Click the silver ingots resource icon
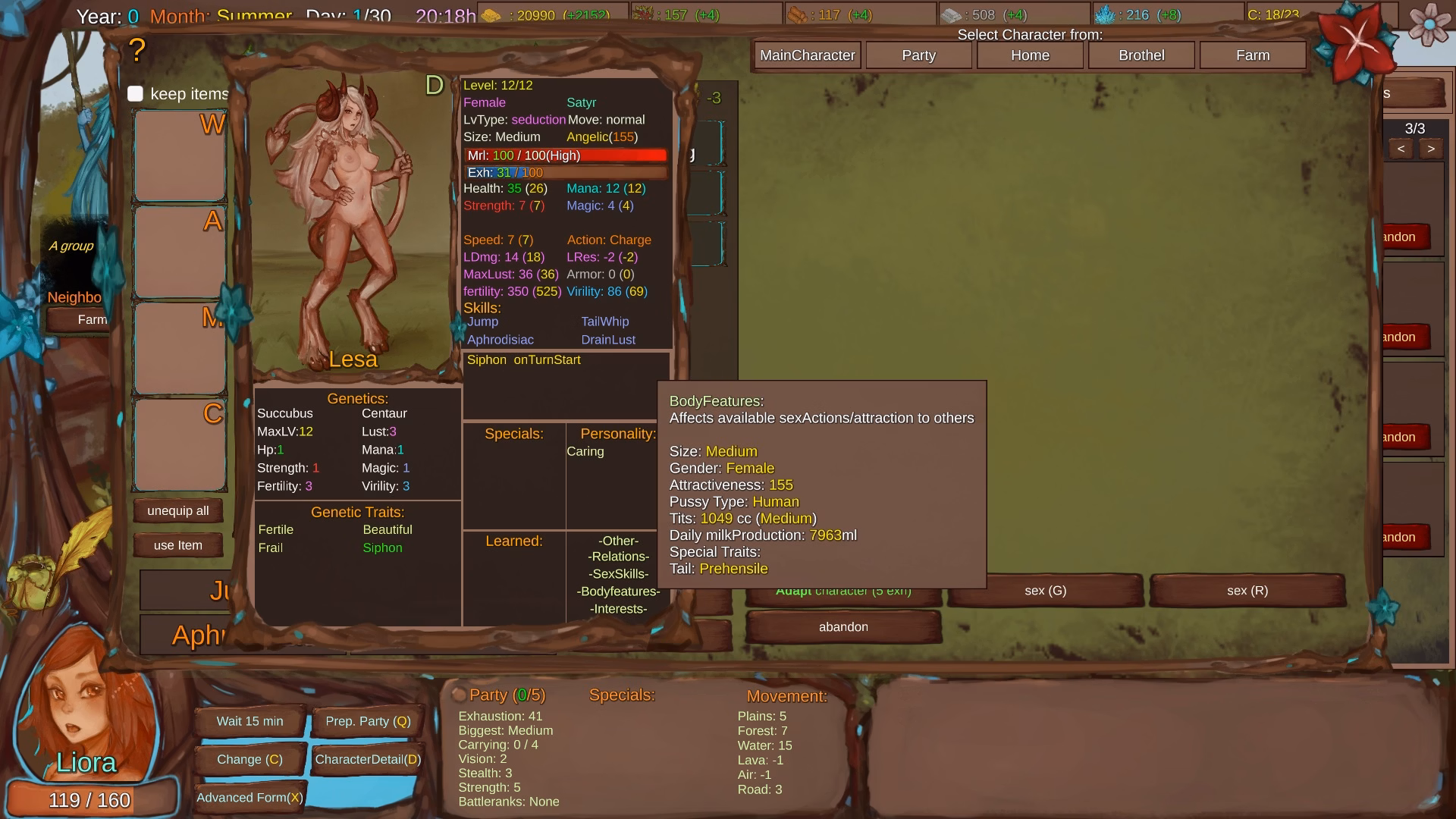The image size is (1456, 819). tap(950, 14)
